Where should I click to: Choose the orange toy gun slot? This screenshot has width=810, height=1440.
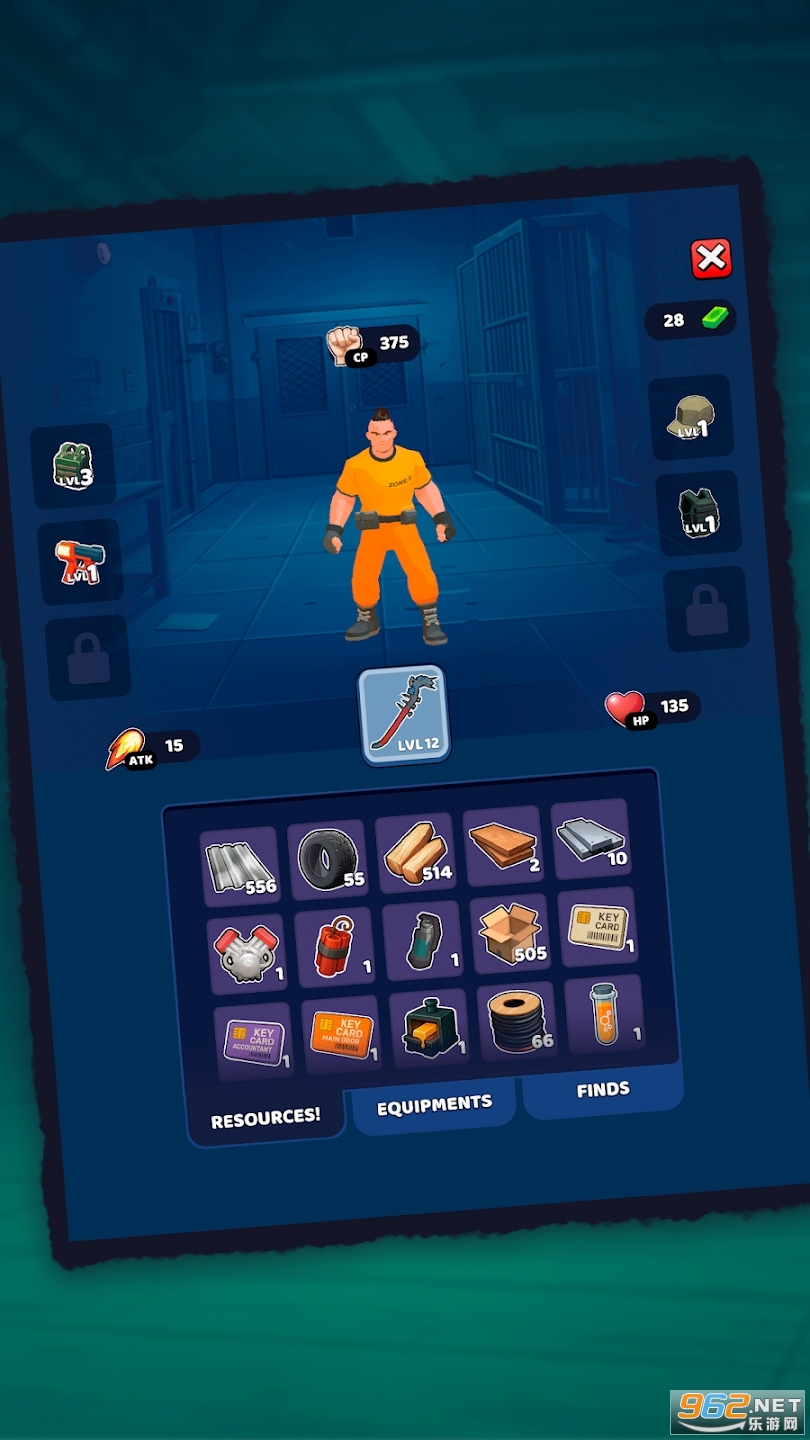pyautogui.click(x=79, y=562)
